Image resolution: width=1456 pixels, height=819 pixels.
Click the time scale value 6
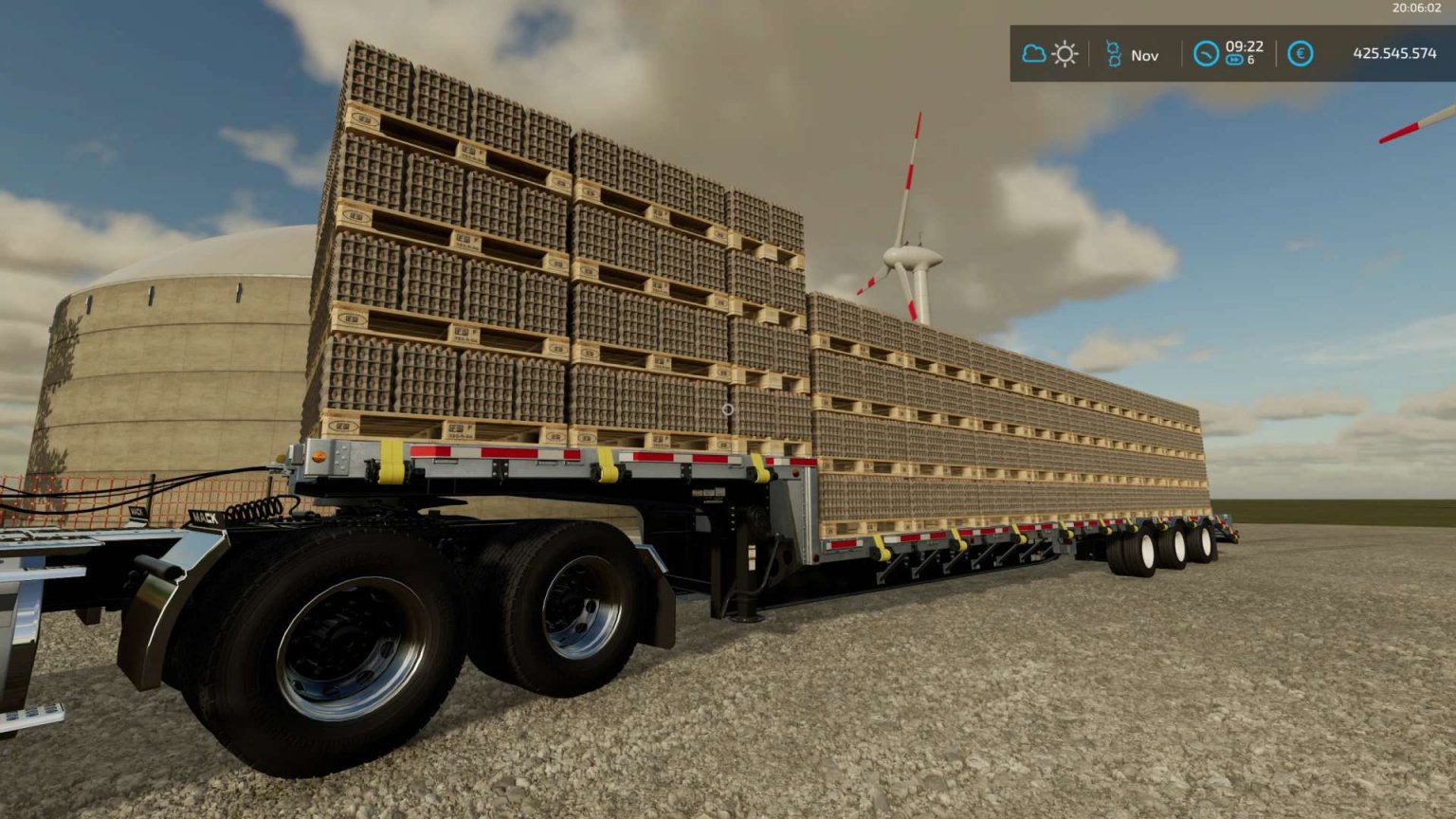pos(1253,61)
